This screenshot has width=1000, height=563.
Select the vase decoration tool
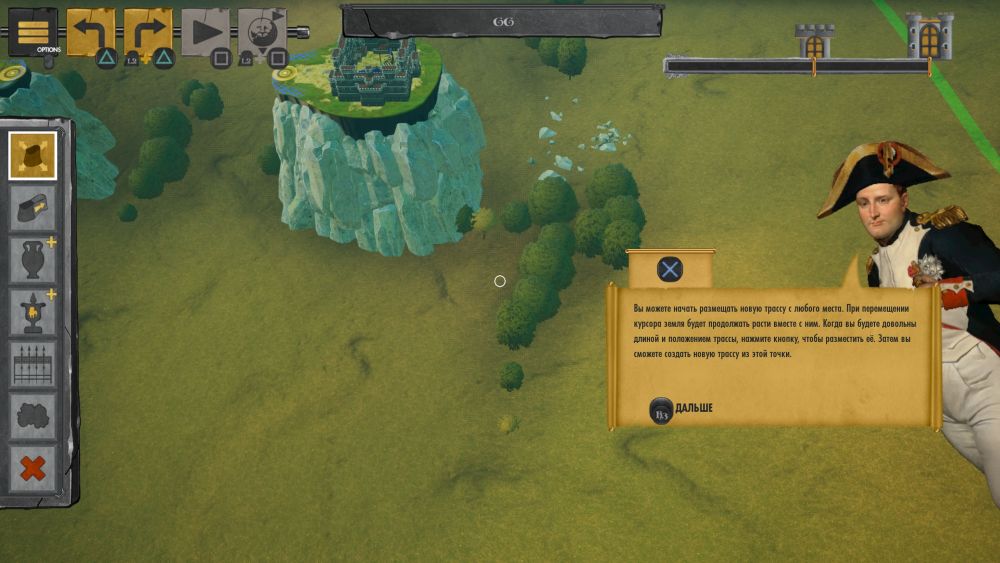click(x=33, y=260)
